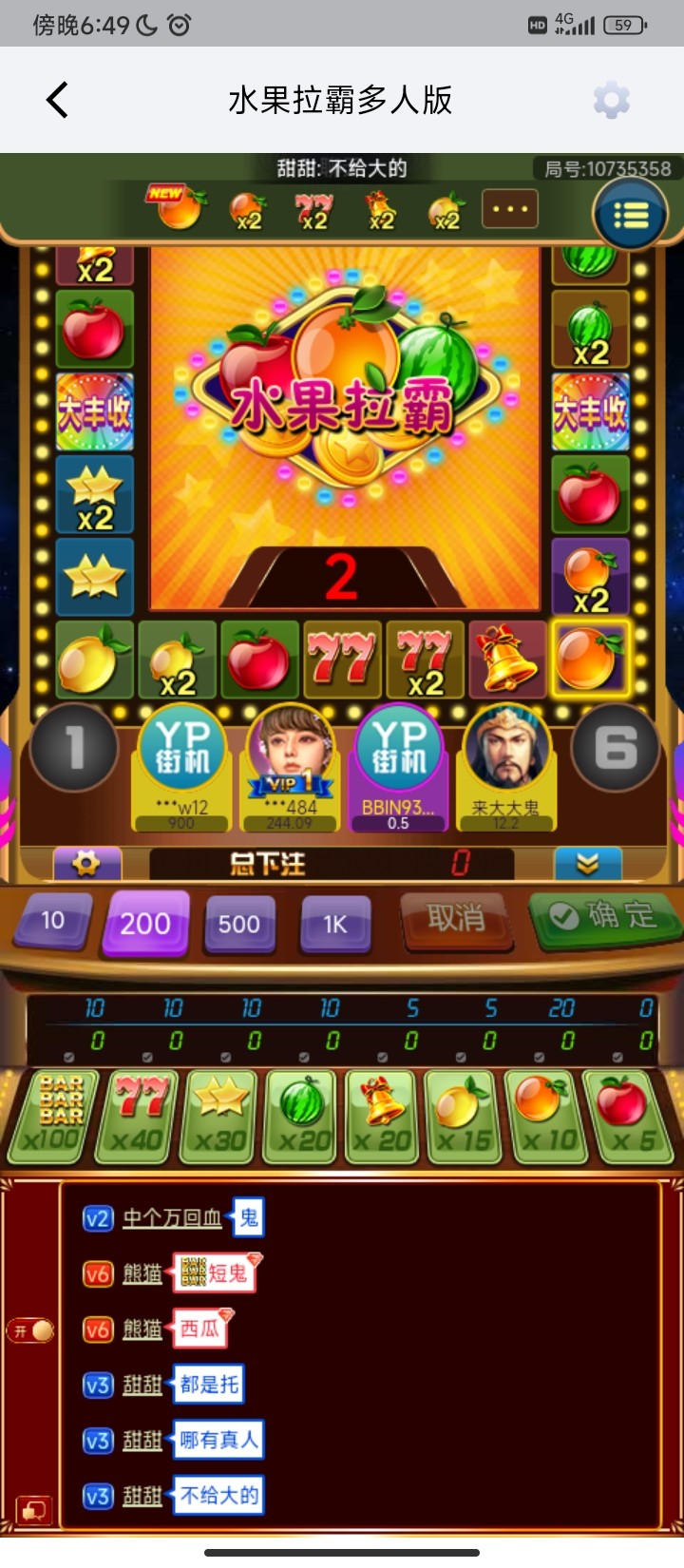Place a bet on the bell x20 tile
684x1568 pixels.
tap(383, 1116)
